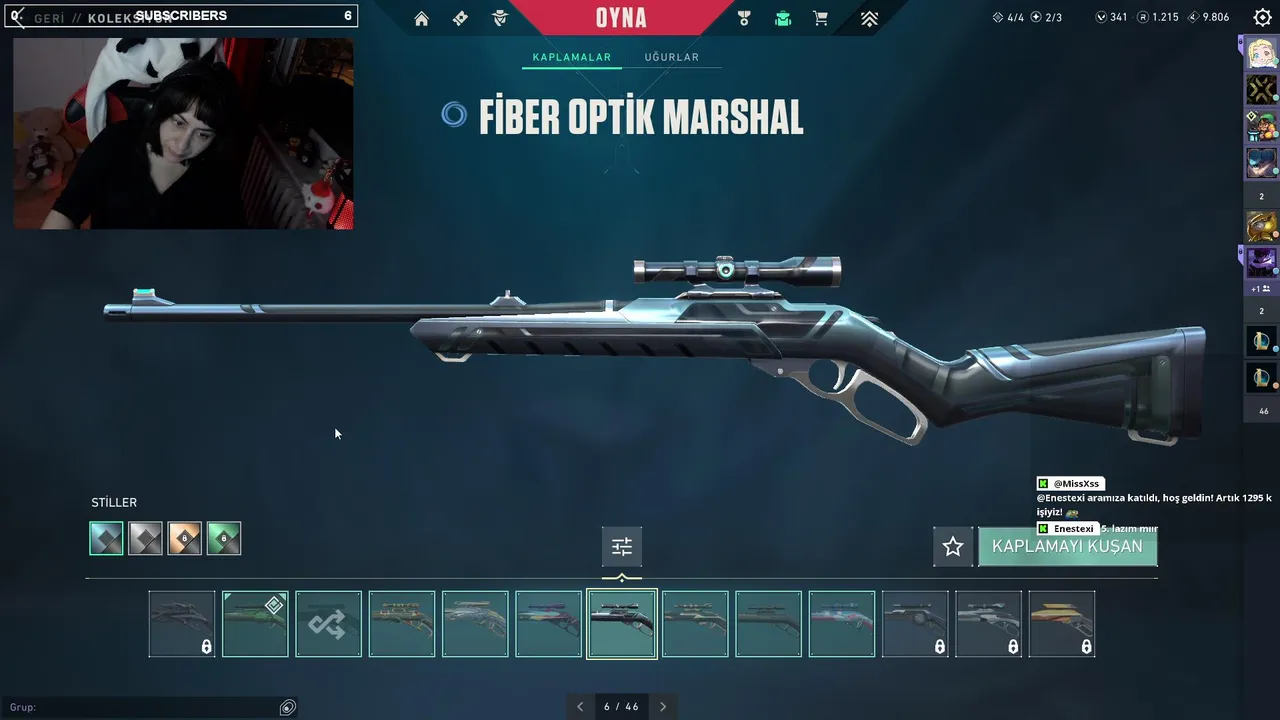
Task: Start playing via the OYNA button
Action: tap(621, 18)
